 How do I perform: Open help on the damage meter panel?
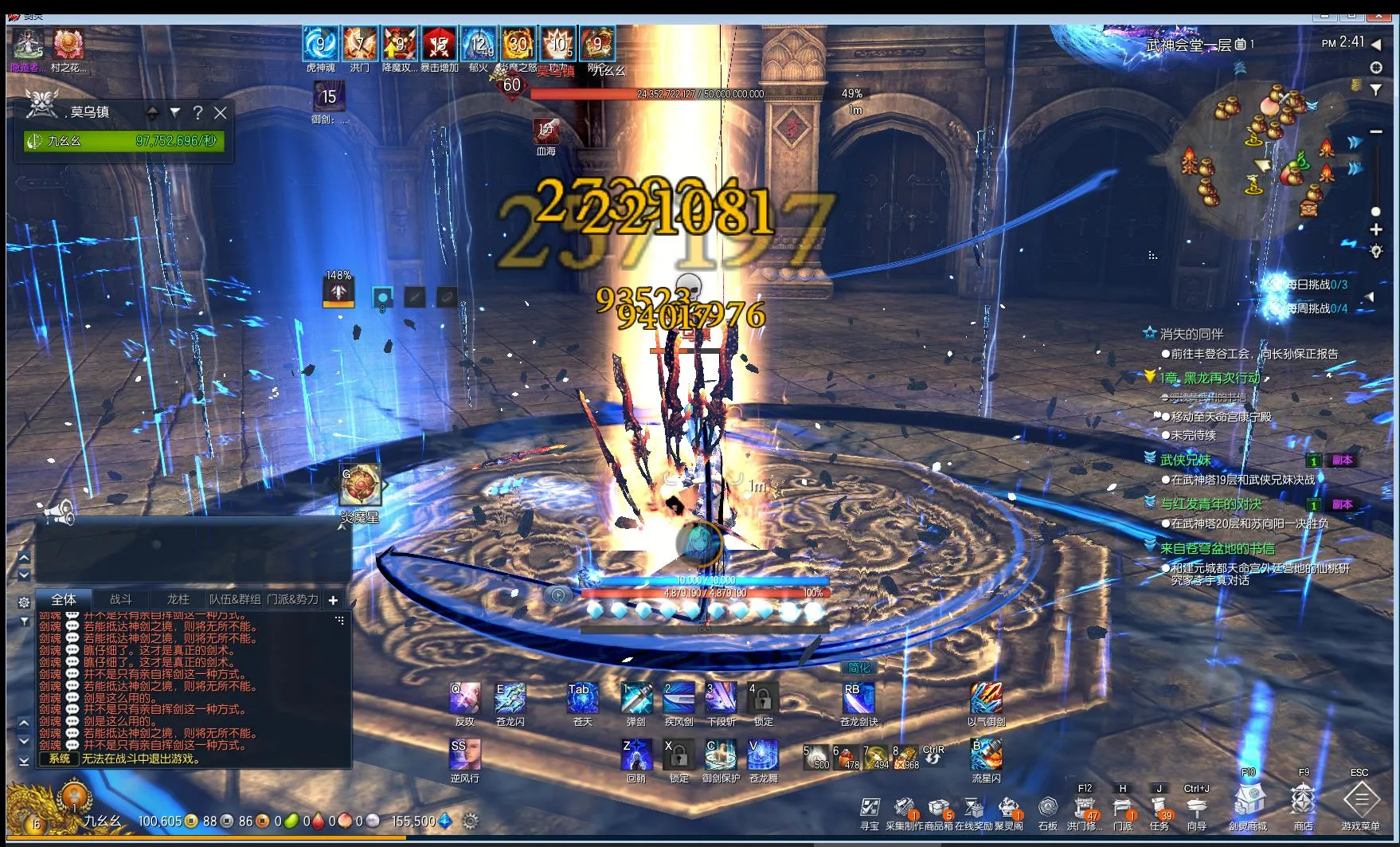tap(197, 113)
